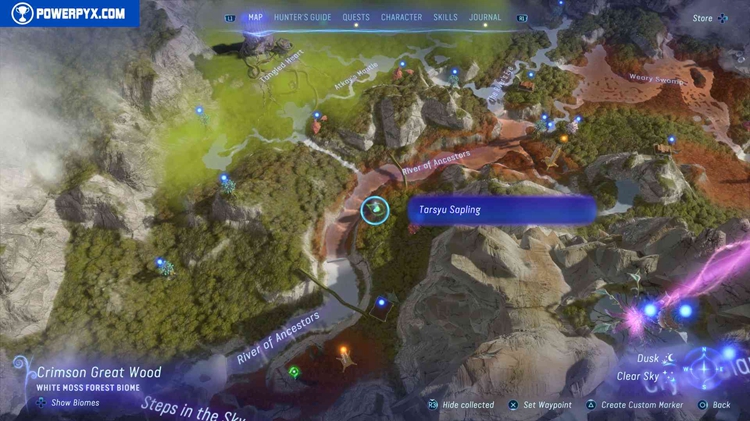Switch to the Hunter's Guide tab

303,17
